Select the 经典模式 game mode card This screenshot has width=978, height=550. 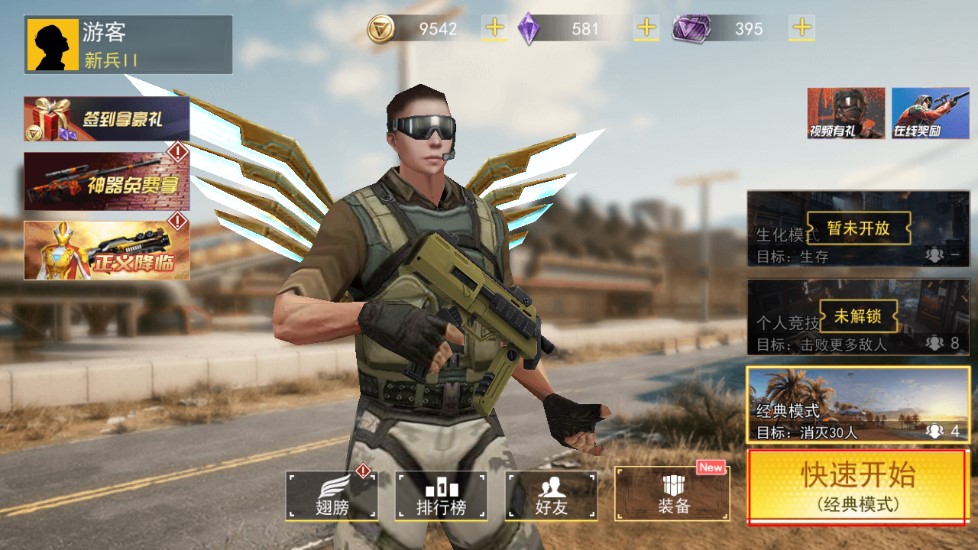tap(858, 405)
